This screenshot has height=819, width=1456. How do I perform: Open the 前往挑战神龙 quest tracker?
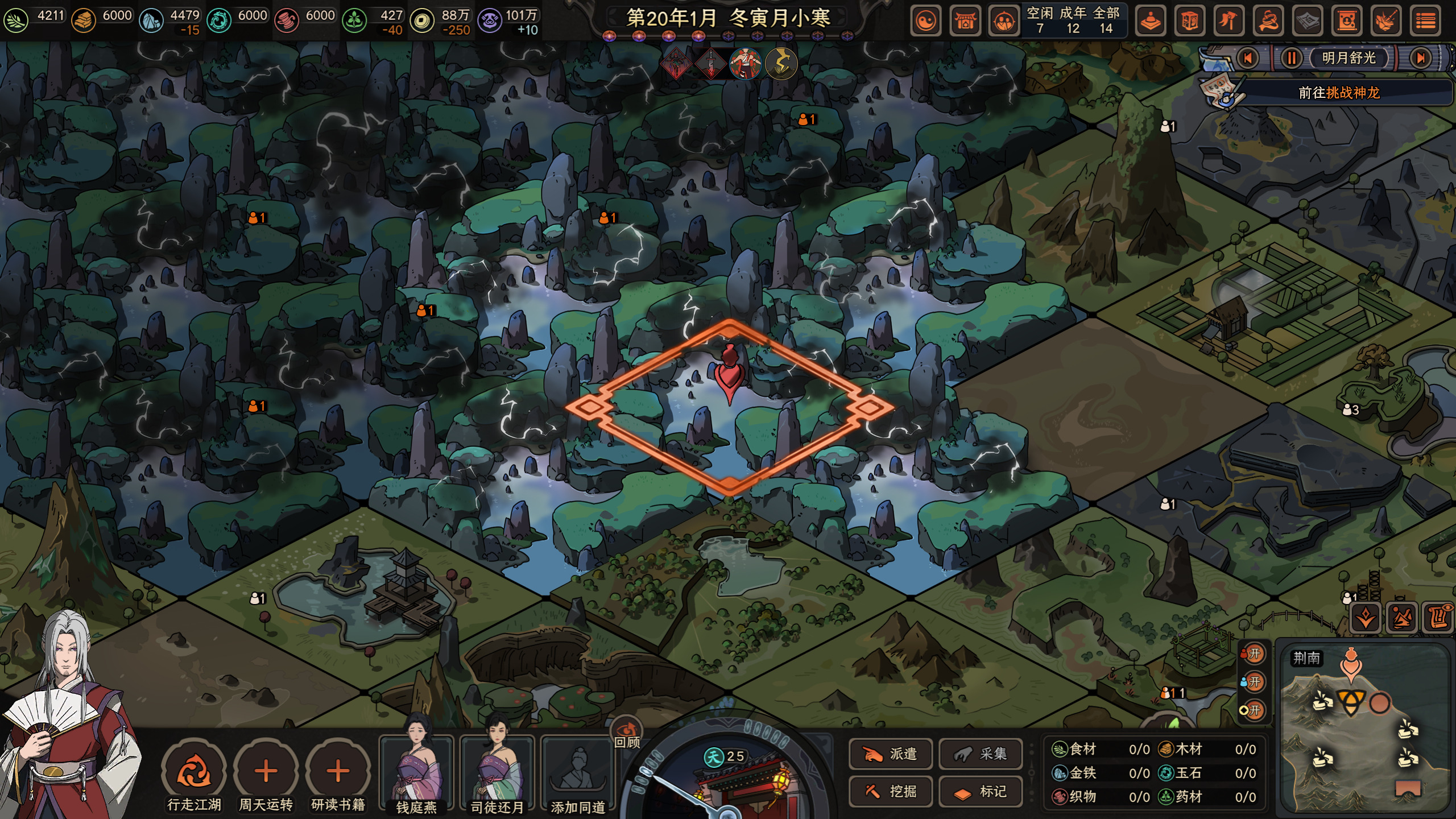(1339, 93)
